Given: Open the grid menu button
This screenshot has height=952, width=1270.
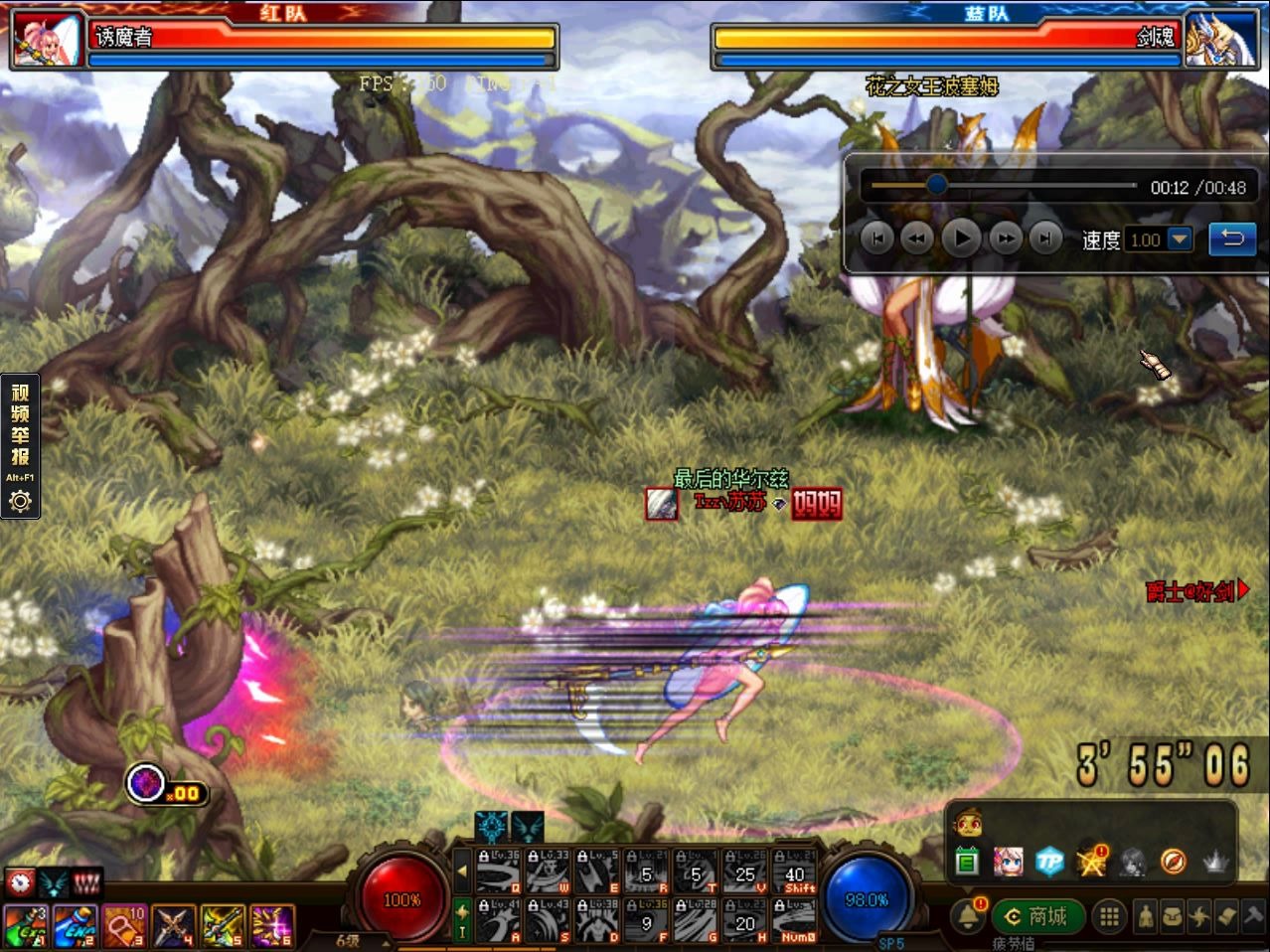Looking at the screenshot, I should (1110, 916).
